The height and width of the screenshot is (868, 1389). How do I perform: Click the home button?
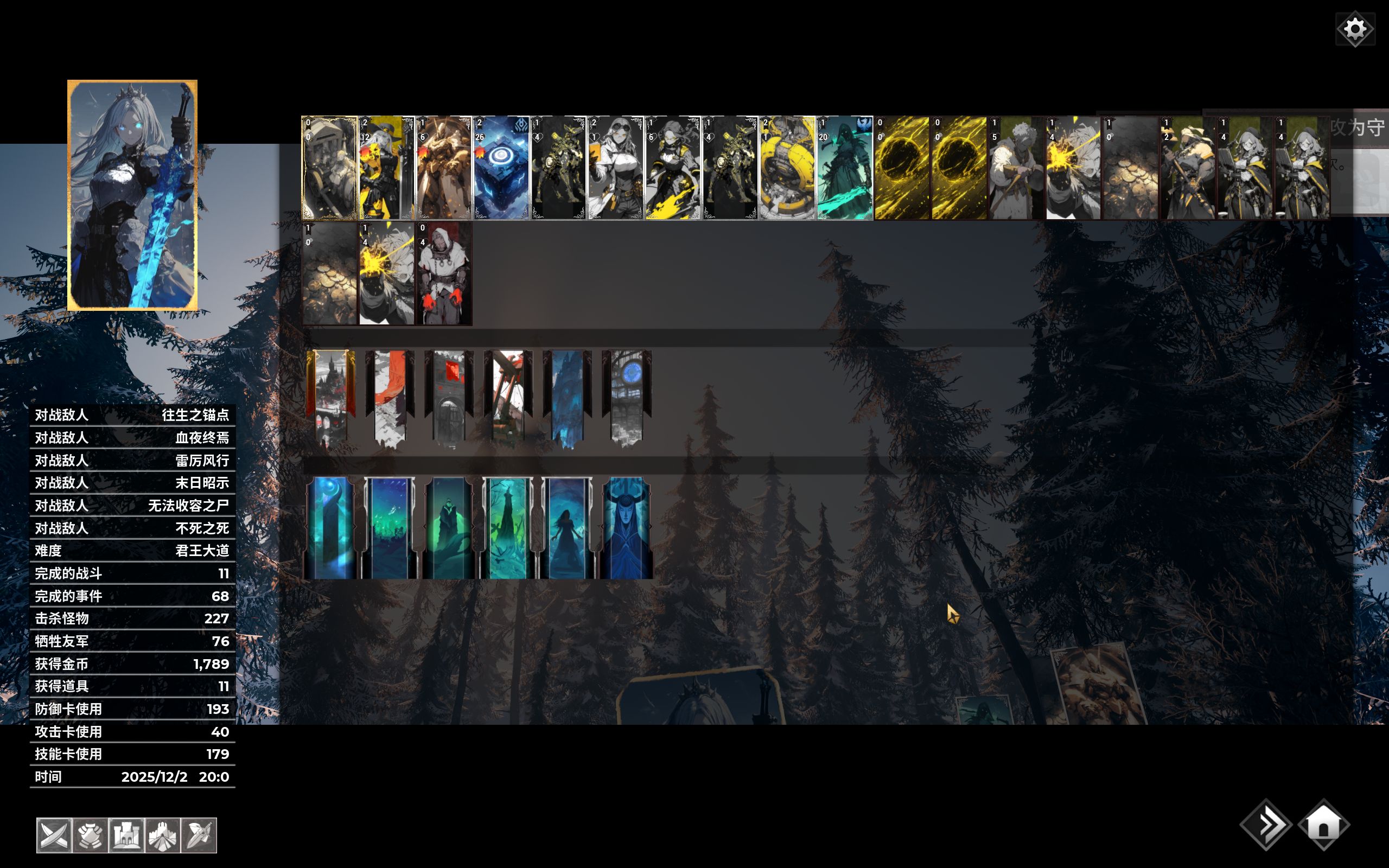[1323, 826]
